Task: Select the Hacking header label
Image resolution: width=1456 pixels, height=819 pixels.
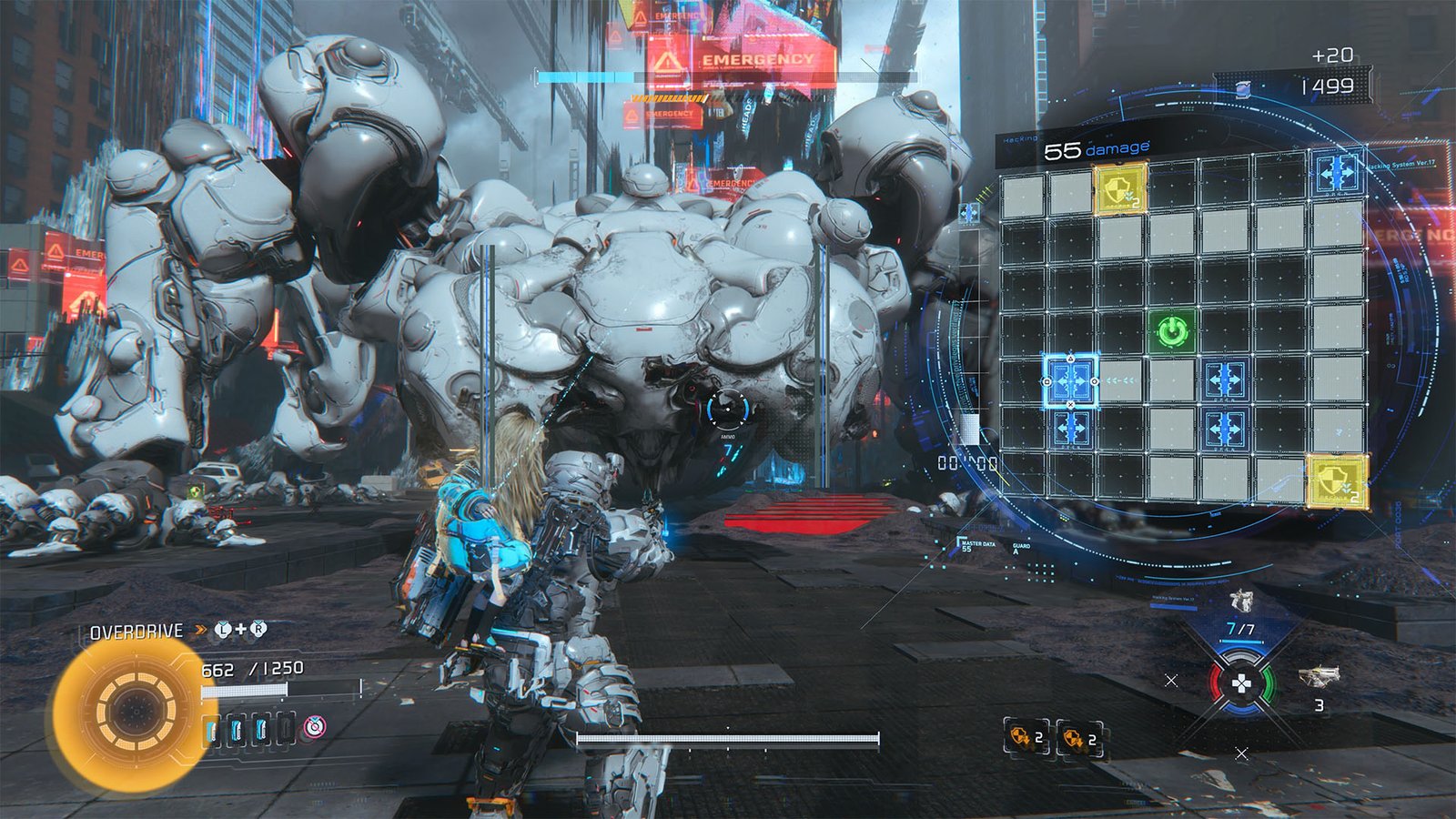Action: pos(1019,137)
